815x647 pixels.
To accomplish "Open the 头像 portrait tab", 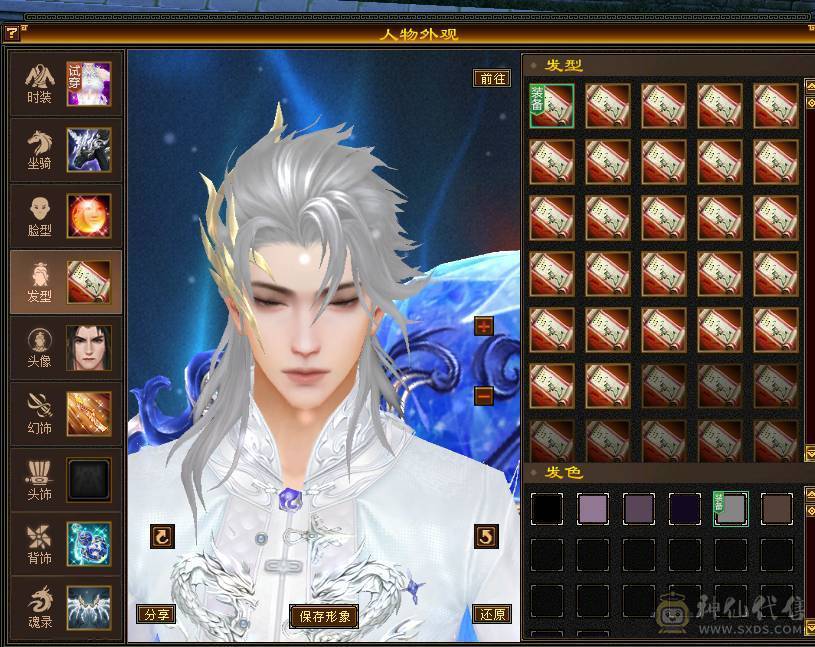I will [66, 348].
